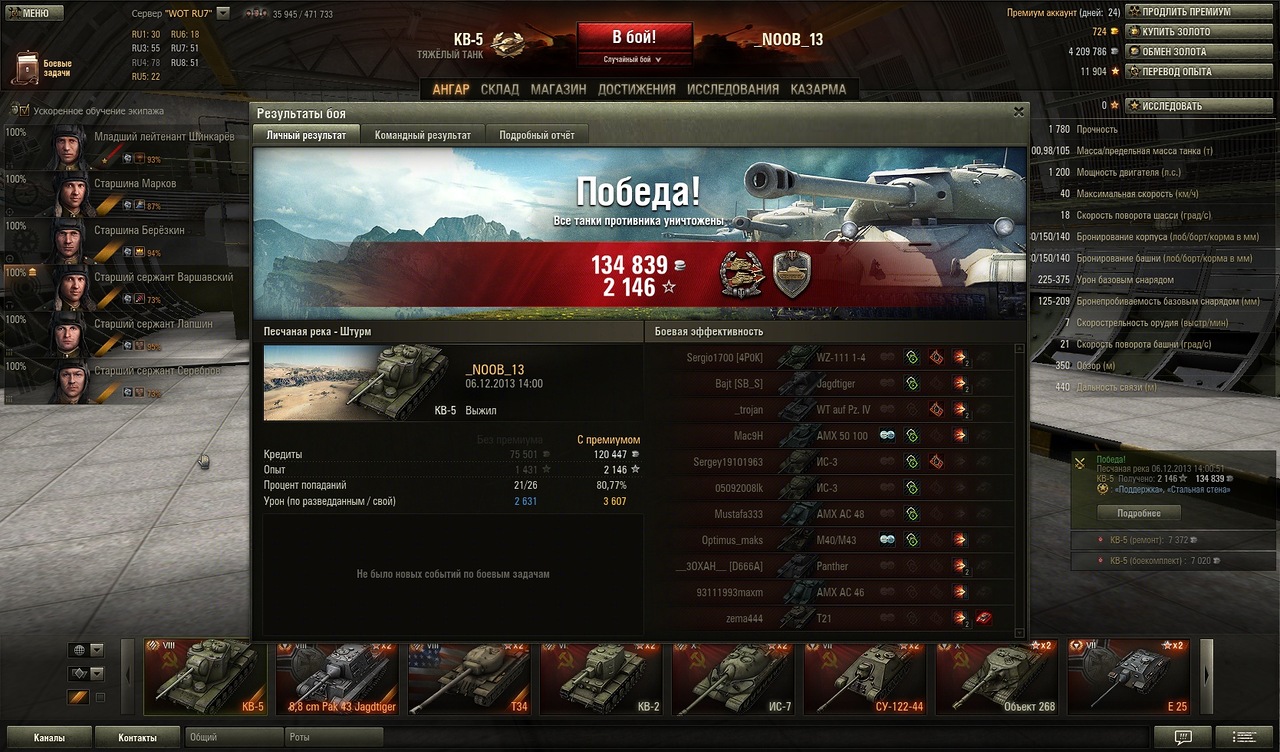
Task: Open the Магазин section
Action: [x=558, y=89]
